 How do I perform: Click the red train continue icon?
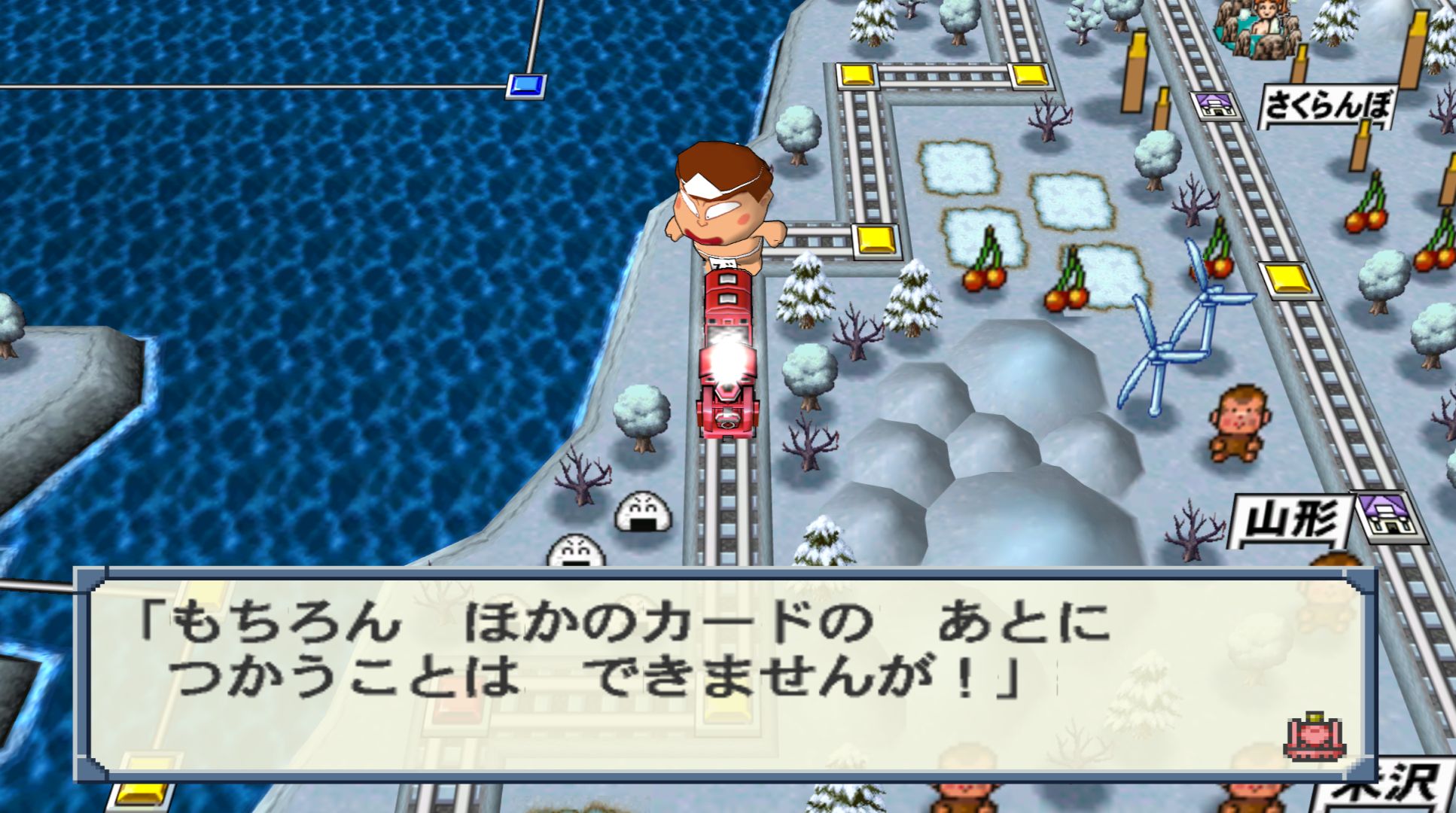click(x=1314, y=735)
